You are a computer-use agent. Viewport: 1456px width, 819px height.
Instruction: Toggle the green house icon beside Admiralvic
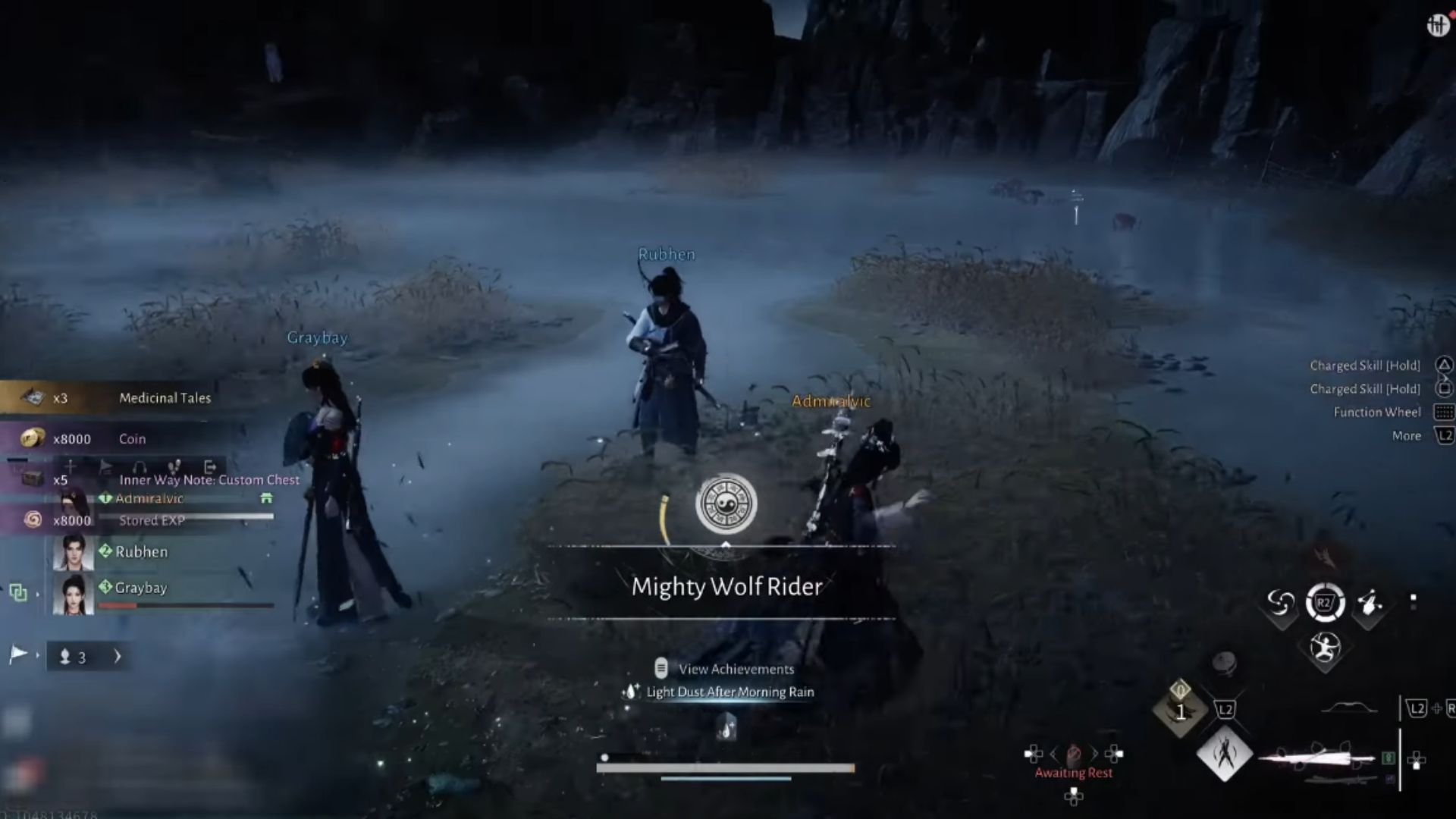(x=266, y=499)
